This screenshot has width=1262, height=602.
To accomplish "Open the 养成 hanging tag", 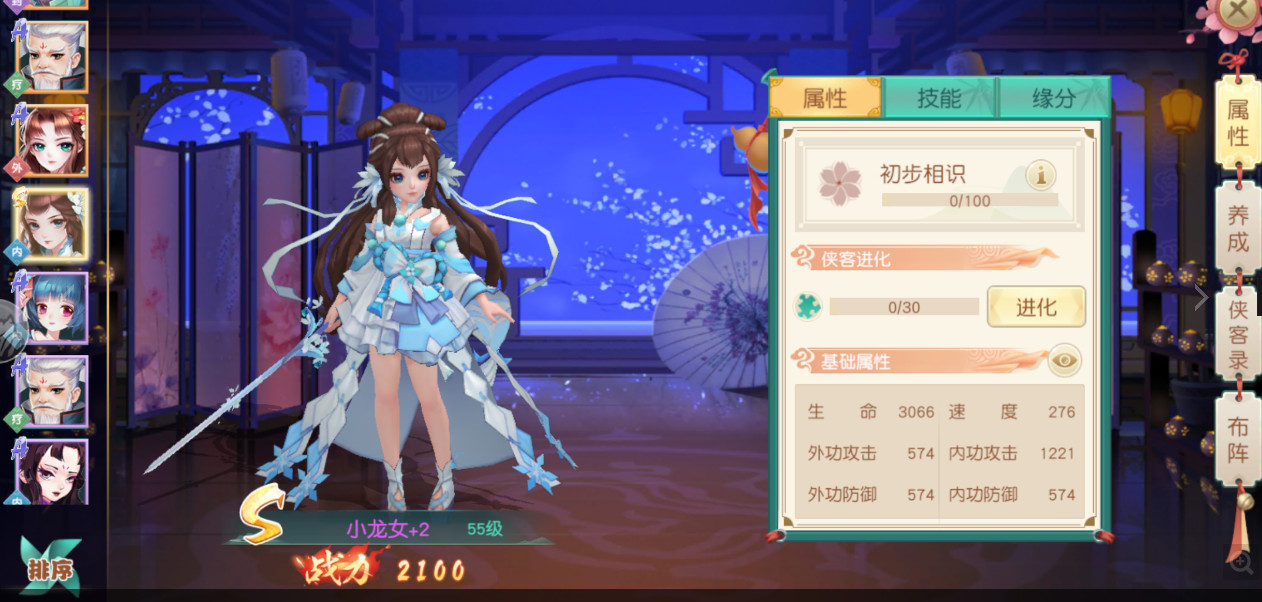I will coord(1238,228).
